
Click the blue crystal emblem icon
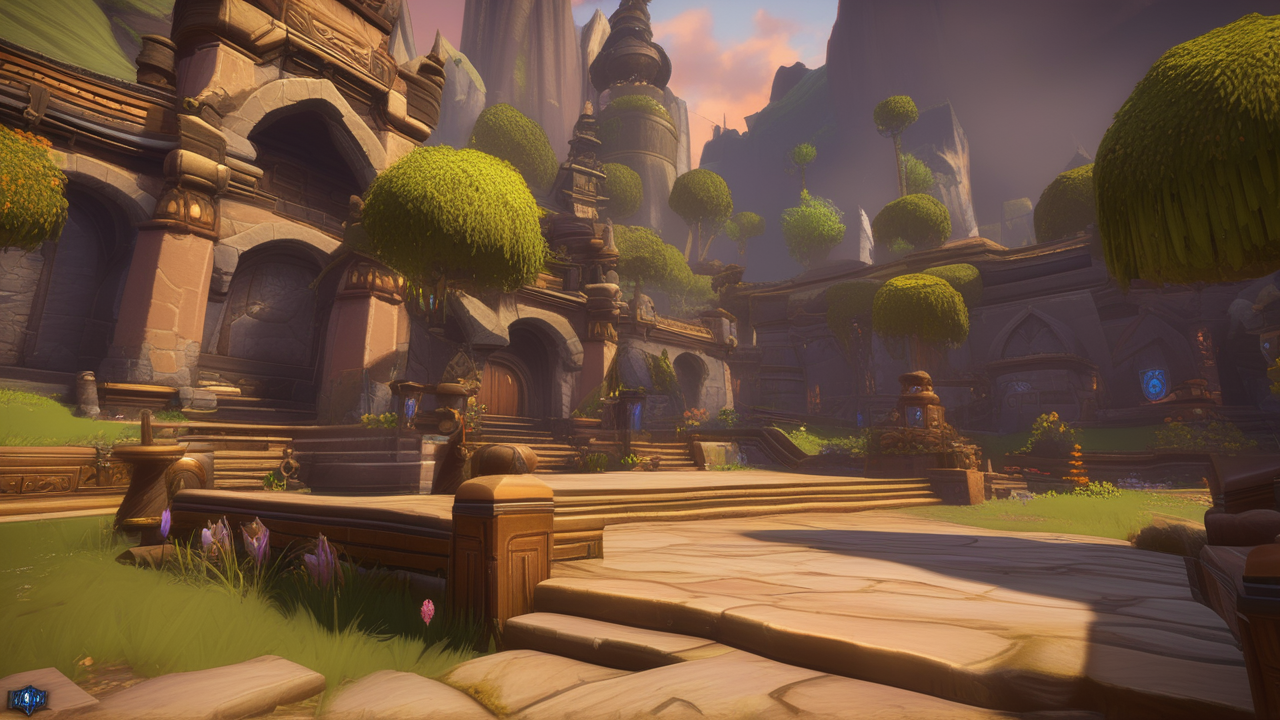click(x=27, y=699)
